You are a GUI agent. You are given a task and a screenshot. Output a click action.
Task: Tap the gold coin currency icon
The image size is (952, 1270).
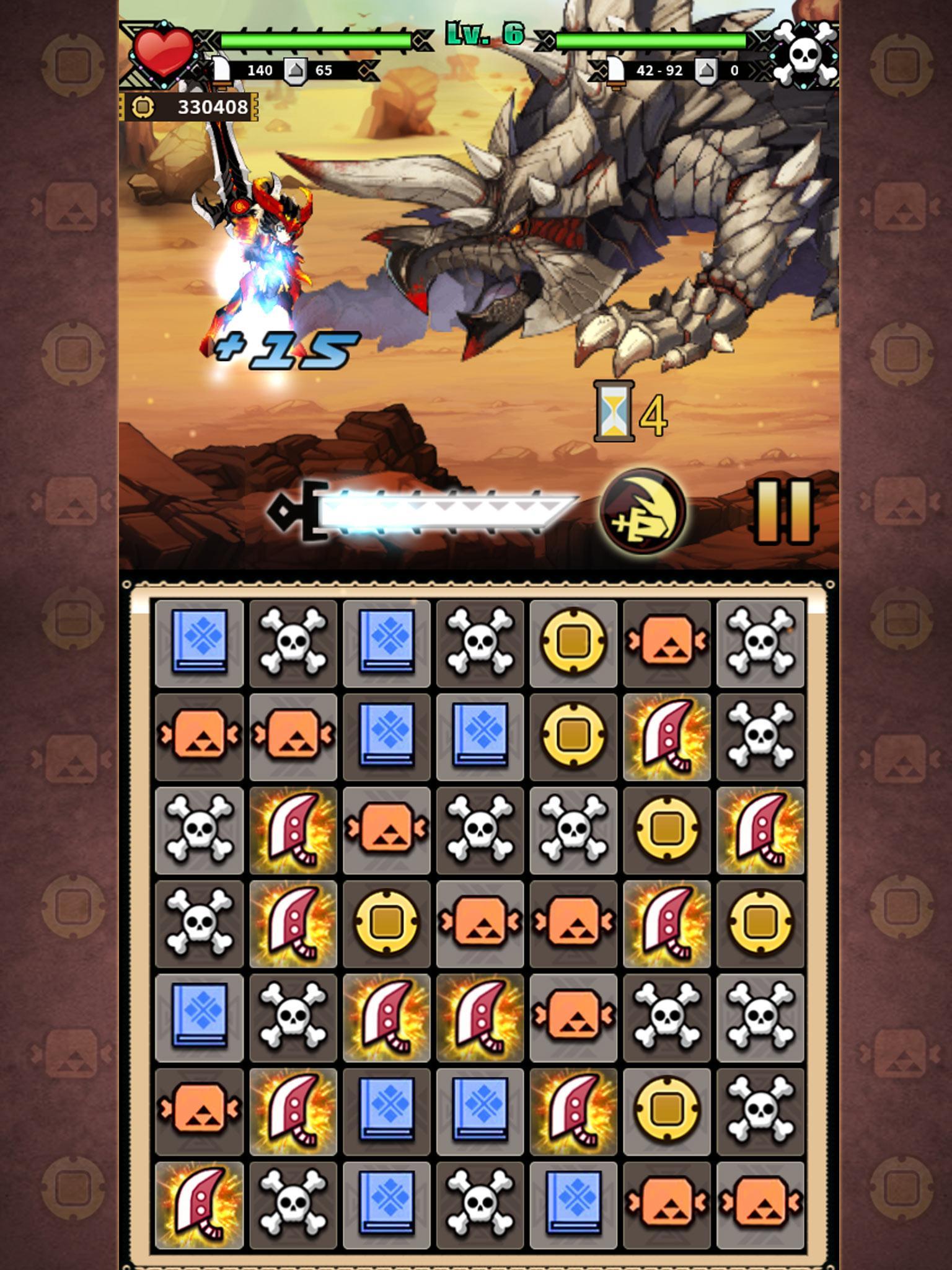[144, 107]
